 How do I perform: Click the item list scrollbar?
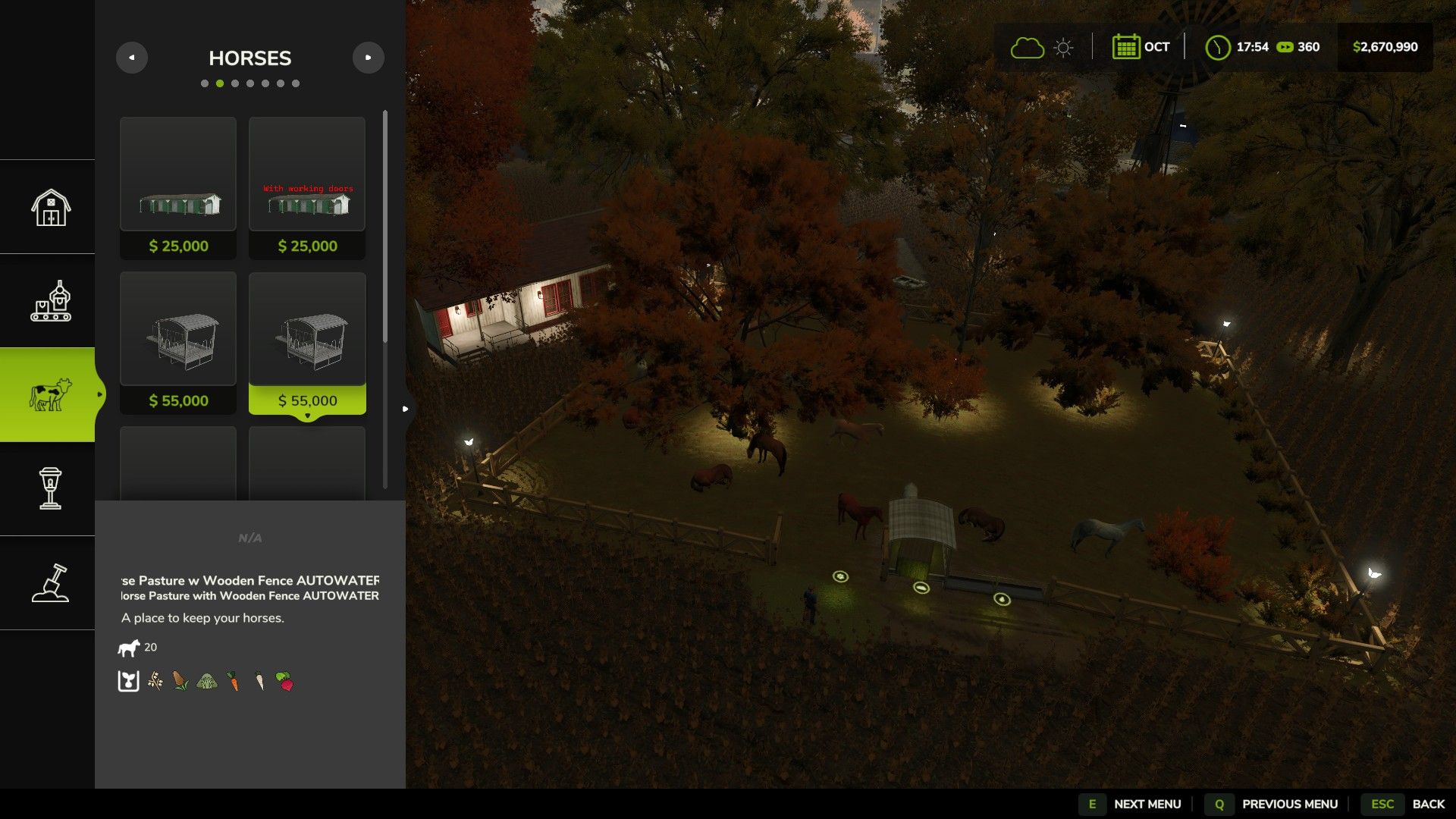click(x=385, y=227)
